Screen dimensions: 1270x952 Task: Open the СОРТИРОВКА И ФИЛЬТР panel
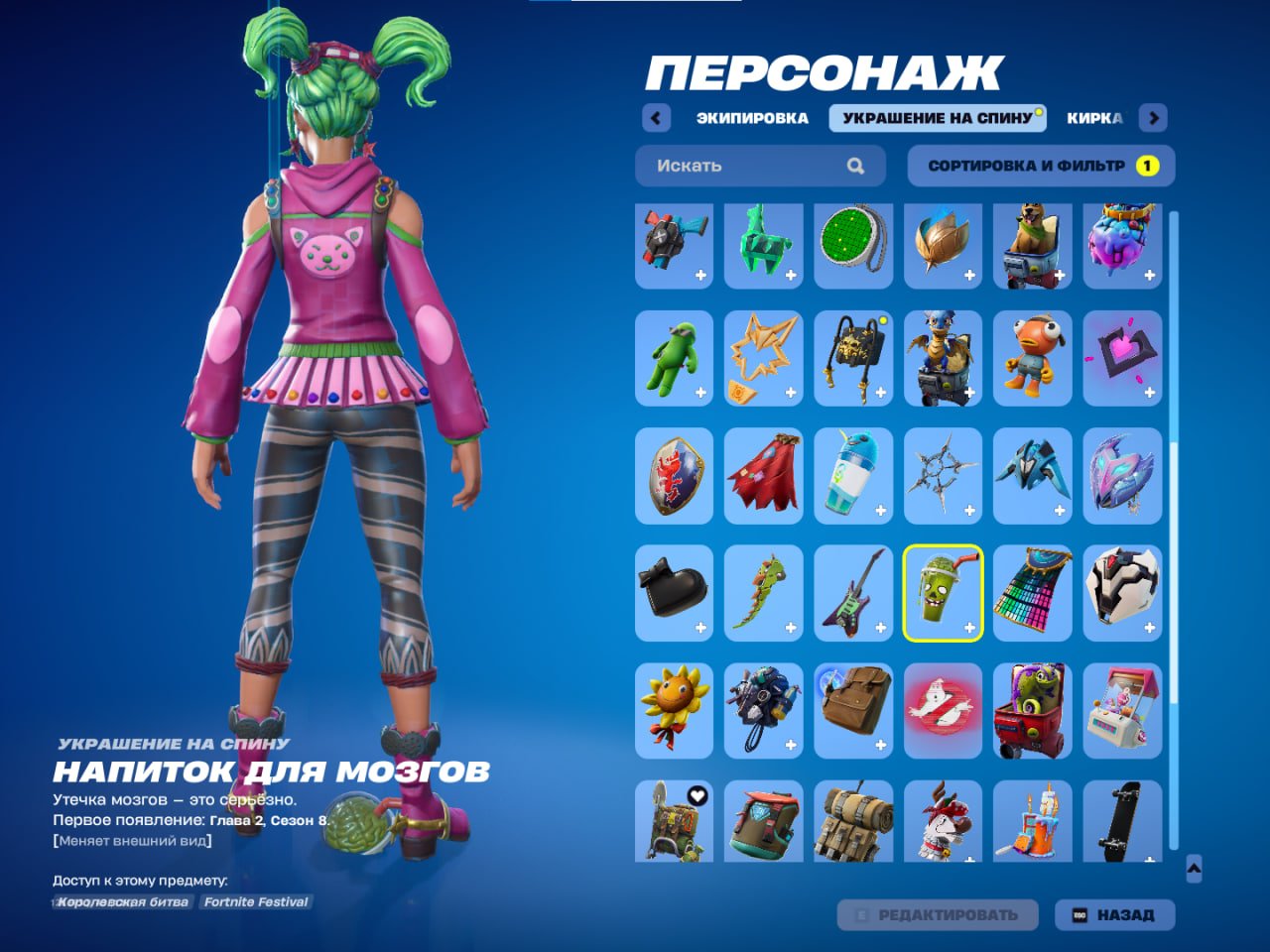pos(1038,166)
